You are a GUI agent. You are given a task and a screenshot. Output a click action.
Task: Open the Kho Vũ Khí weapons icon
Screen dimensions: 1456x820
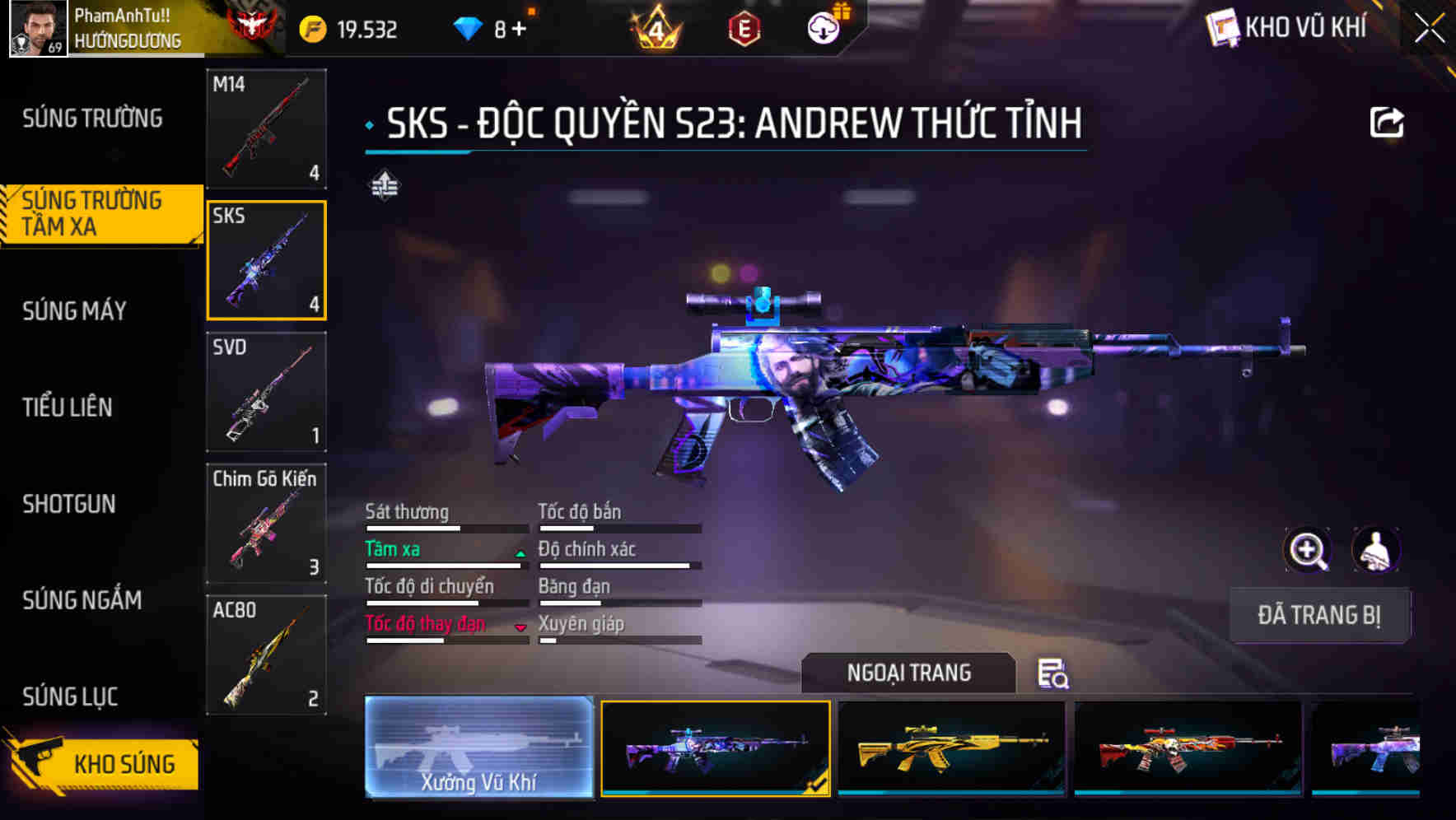point(1222,27)
